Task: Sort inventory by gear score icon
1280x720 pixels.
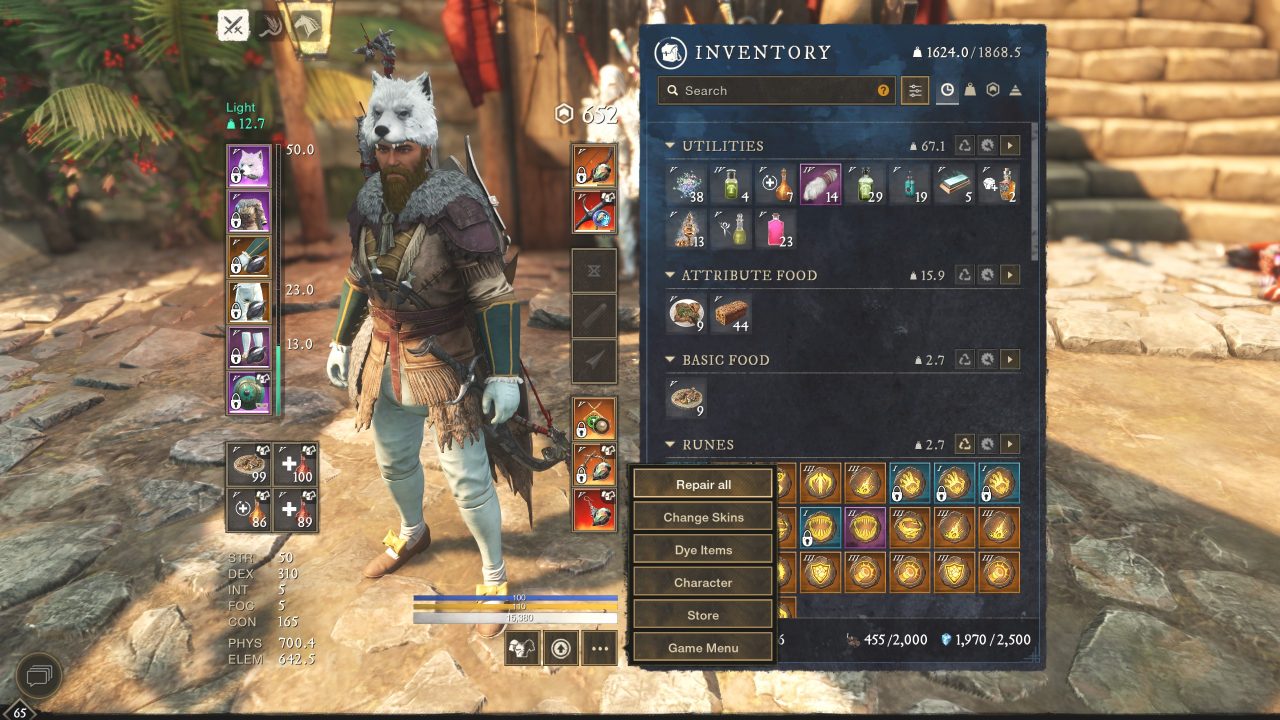Action: coord(994,90)
